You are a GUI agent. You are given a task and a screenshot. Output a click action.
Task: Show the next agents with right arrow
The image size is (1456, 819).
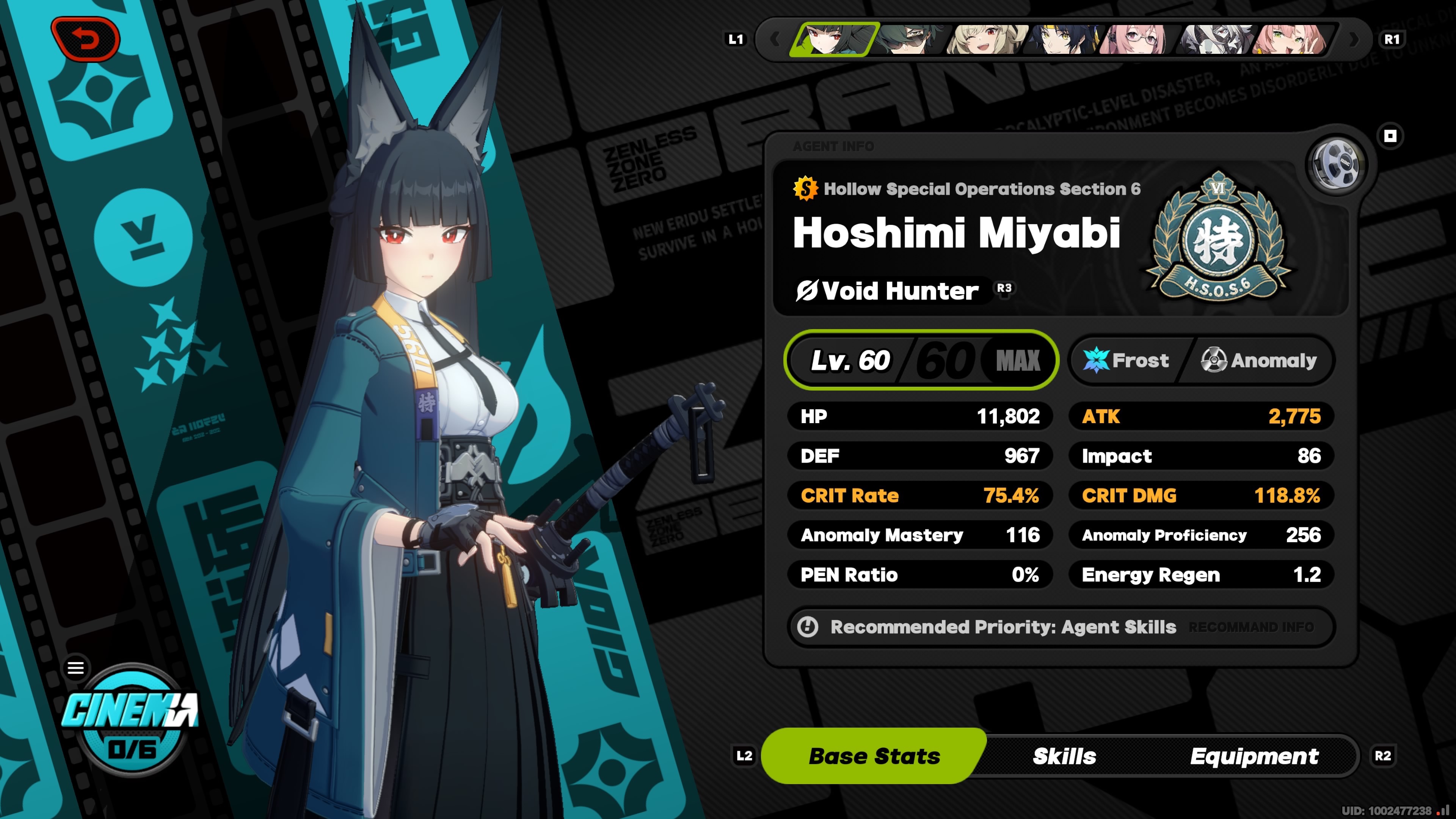click(x=1354, y=39)
